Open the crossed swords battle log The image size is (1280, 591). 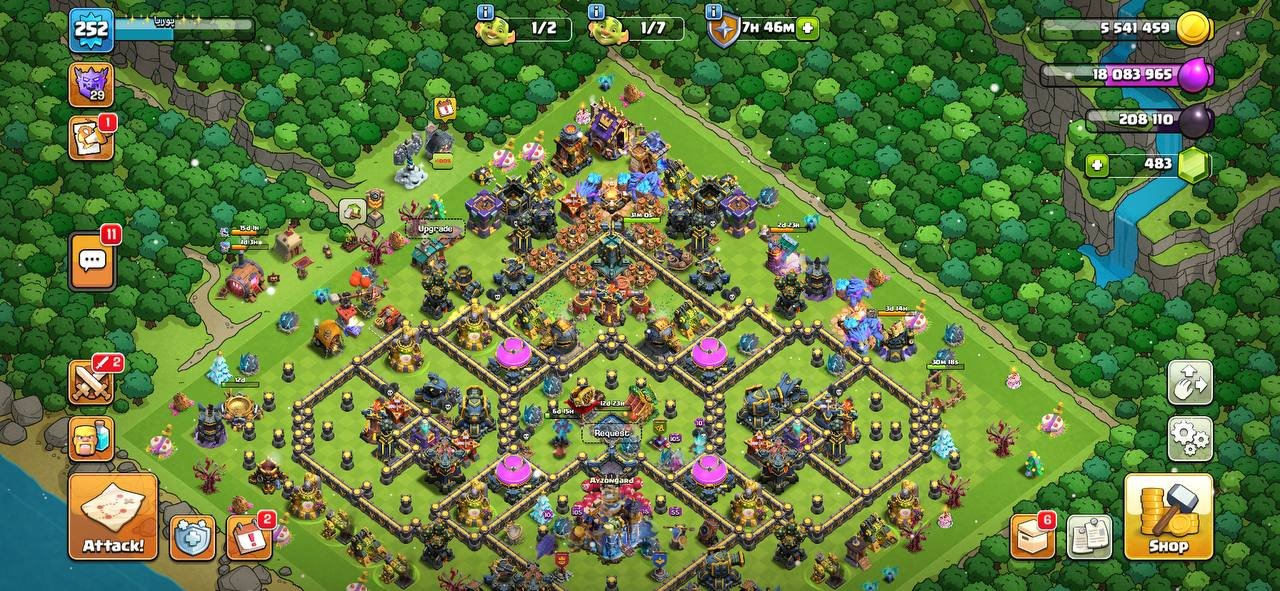coord(91,383)
